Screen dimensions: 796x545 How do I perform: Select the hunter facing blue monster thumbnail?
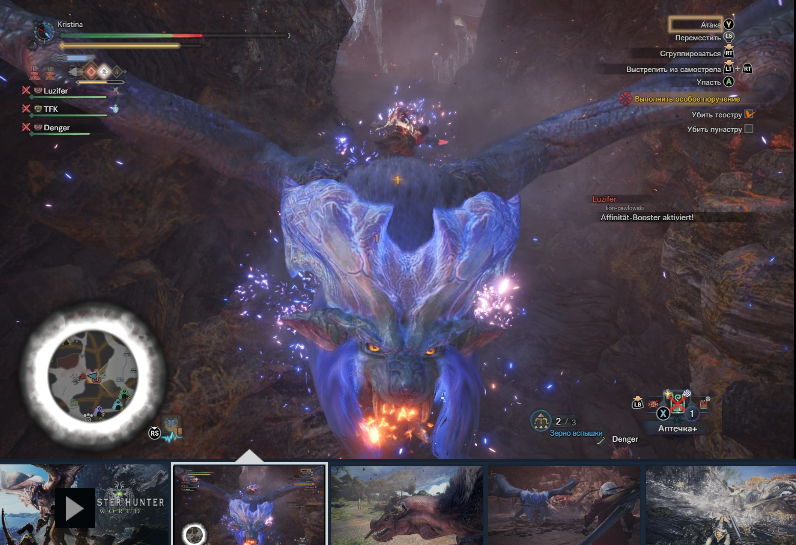562,504
